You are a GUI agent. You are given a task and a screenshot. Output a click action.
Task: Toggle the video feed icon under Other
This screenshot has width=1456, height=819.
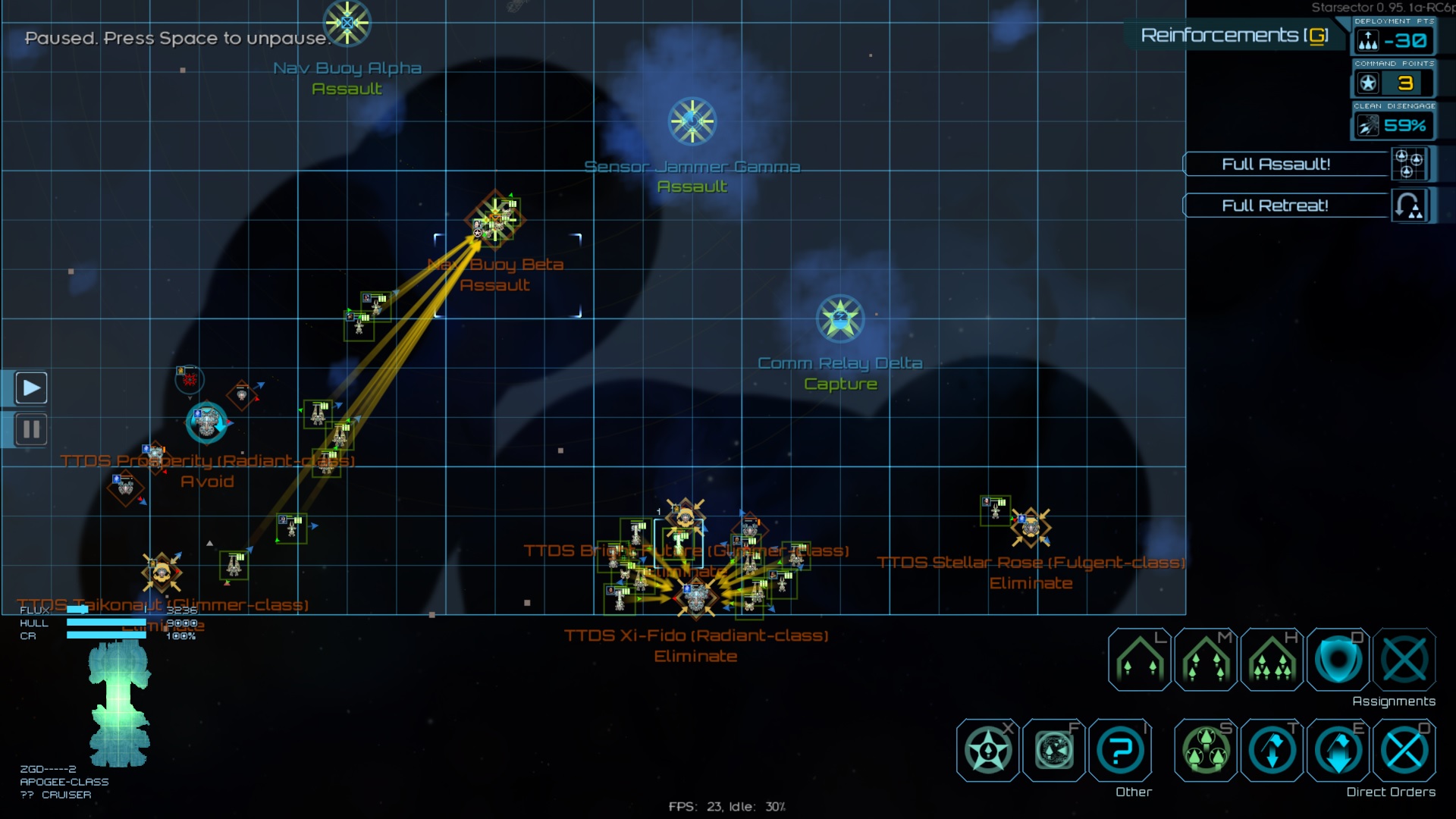[1054, 751]
